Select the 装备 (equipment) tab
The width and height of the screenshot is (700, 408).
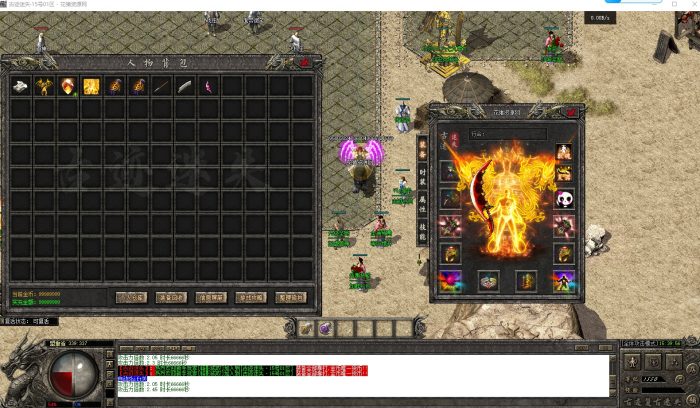point(422,146)
